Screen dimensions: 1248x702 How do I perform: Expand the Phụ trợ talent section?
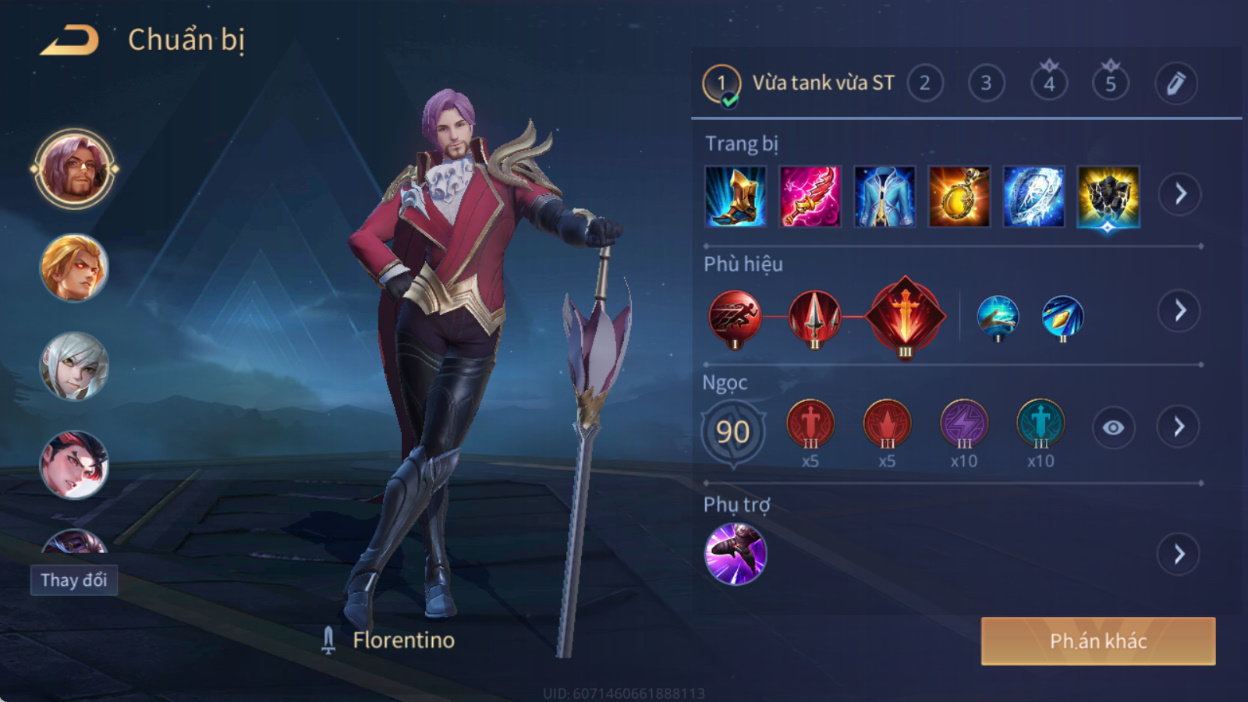(1179, 553)
